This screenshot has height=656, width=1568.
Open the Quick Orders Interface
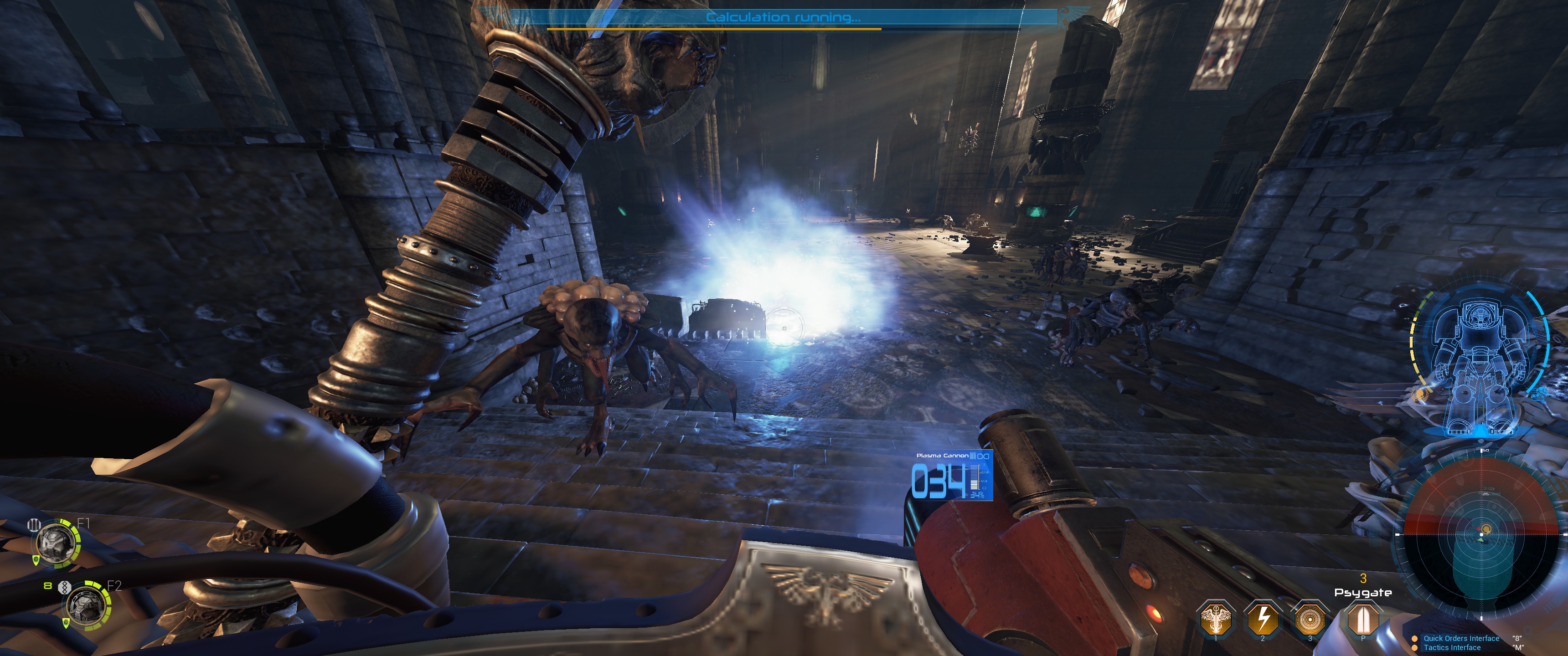point(1461,638)
